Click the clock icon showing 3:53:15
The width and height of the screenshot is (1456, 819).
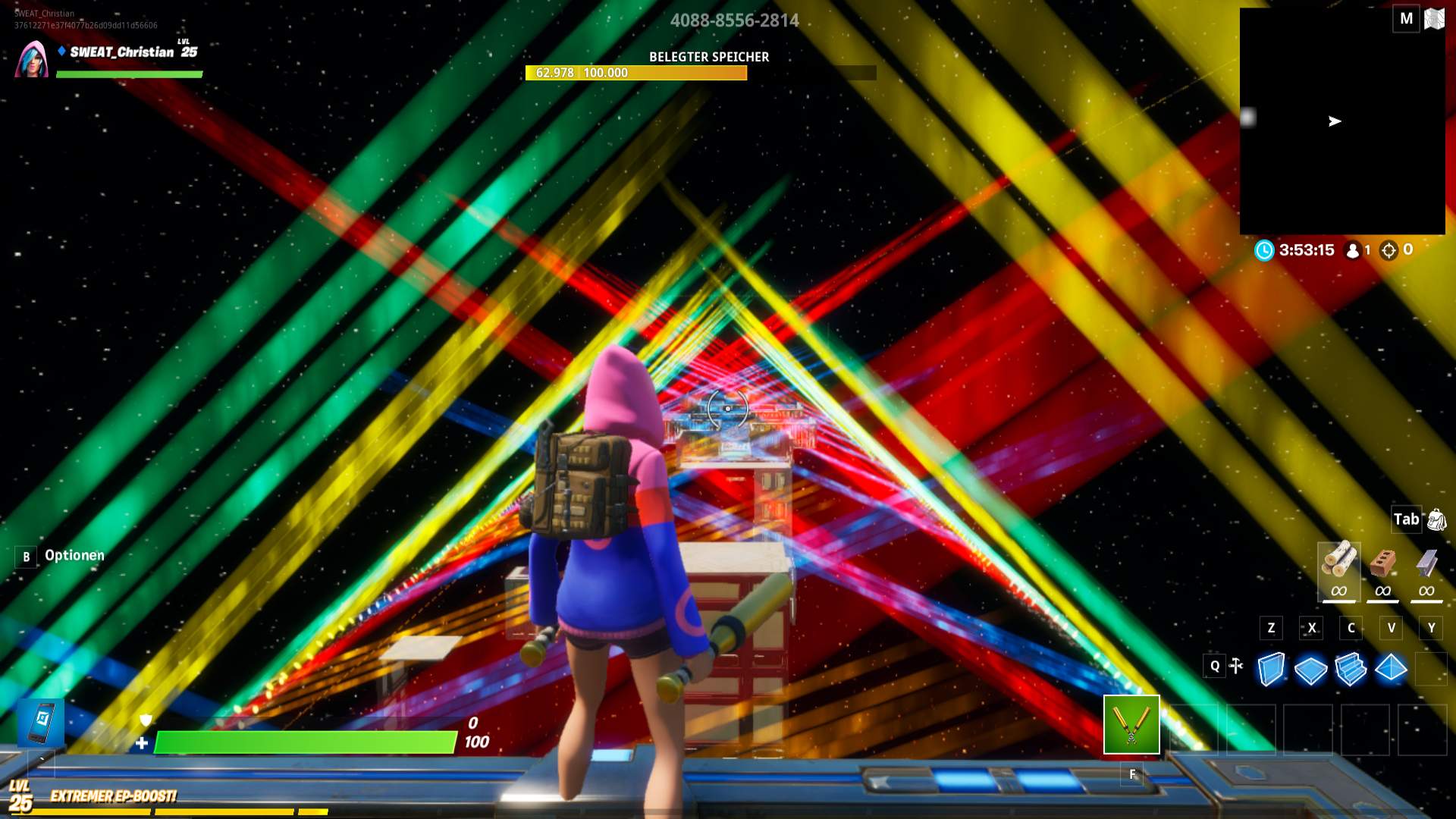coord(1263,251)
